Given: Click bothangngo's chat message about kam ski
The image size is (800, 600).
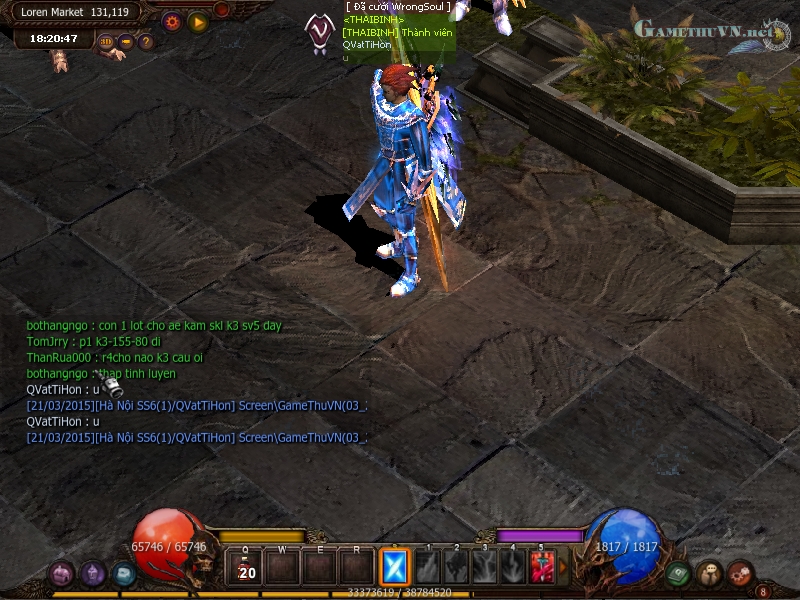Looking at the screenshot, I should pyautogui.click(x=154, y=326).
